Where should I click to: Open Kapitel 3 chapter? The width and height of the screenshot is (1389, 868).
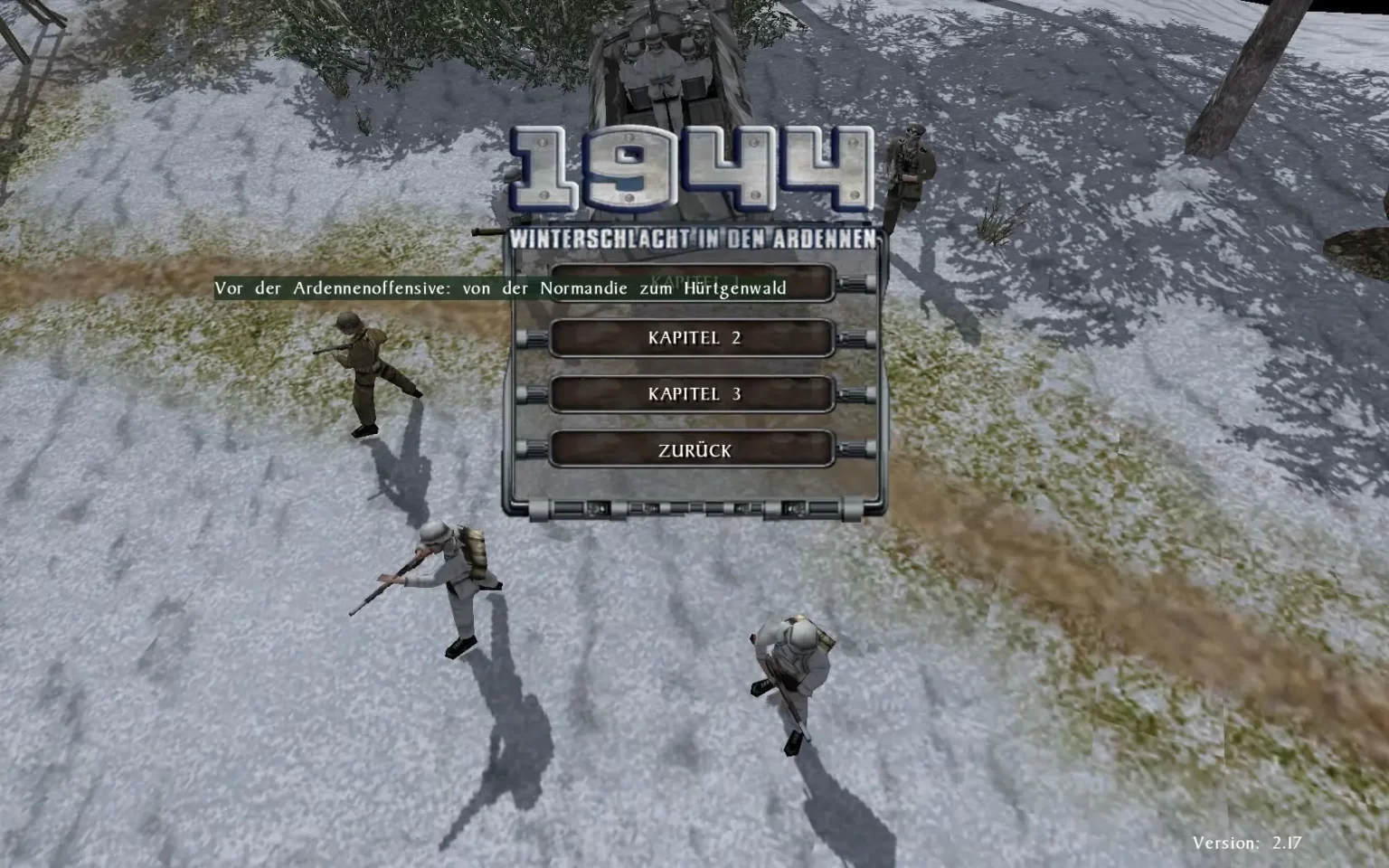click(693, 394)
